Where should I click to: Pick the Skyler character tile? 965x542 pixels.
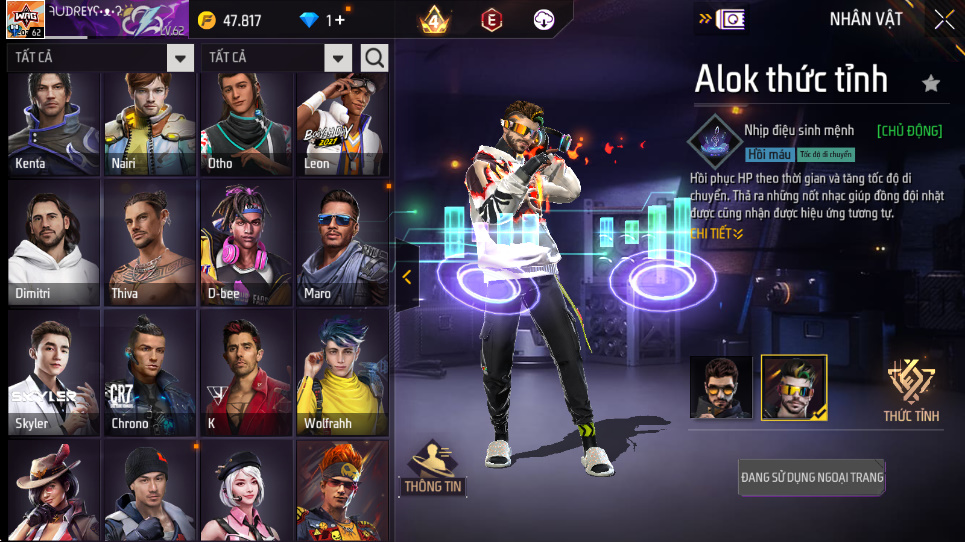tap(54, 374)
